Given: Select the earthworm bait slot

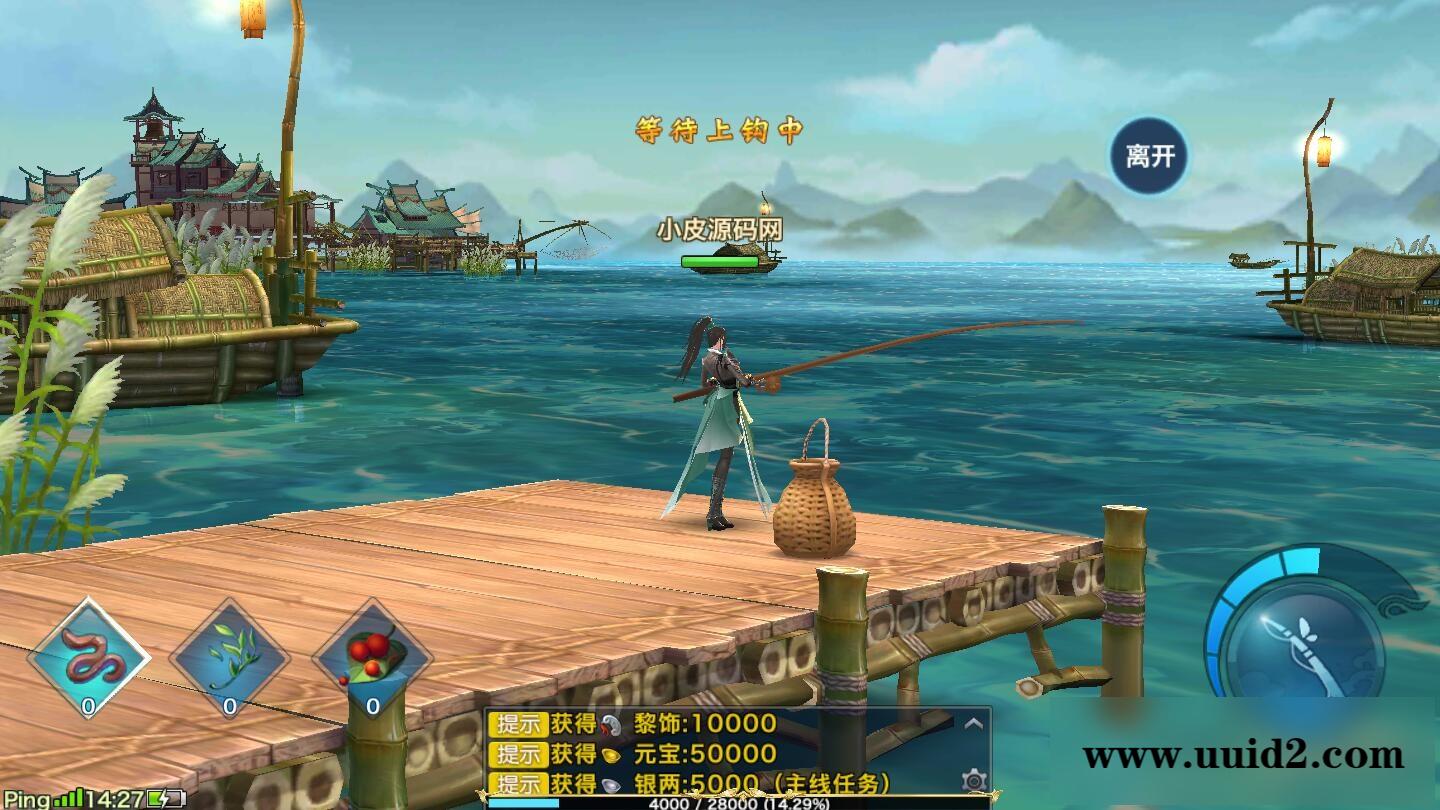Looking at the screenshot, I should (89, 658).
